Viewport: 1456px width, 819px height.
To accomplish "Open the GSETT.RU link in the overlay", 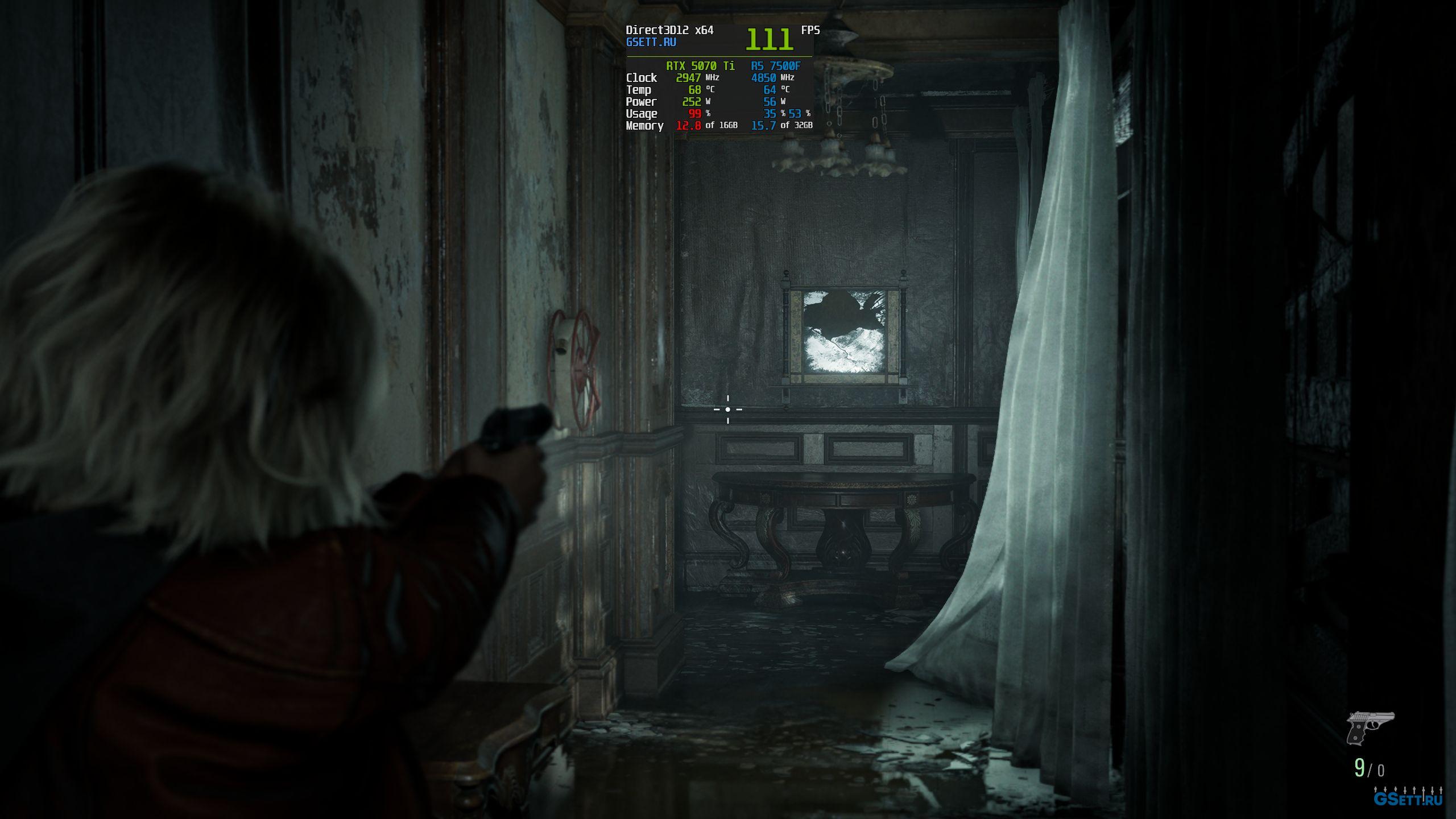I will click(x=651, y=42).
